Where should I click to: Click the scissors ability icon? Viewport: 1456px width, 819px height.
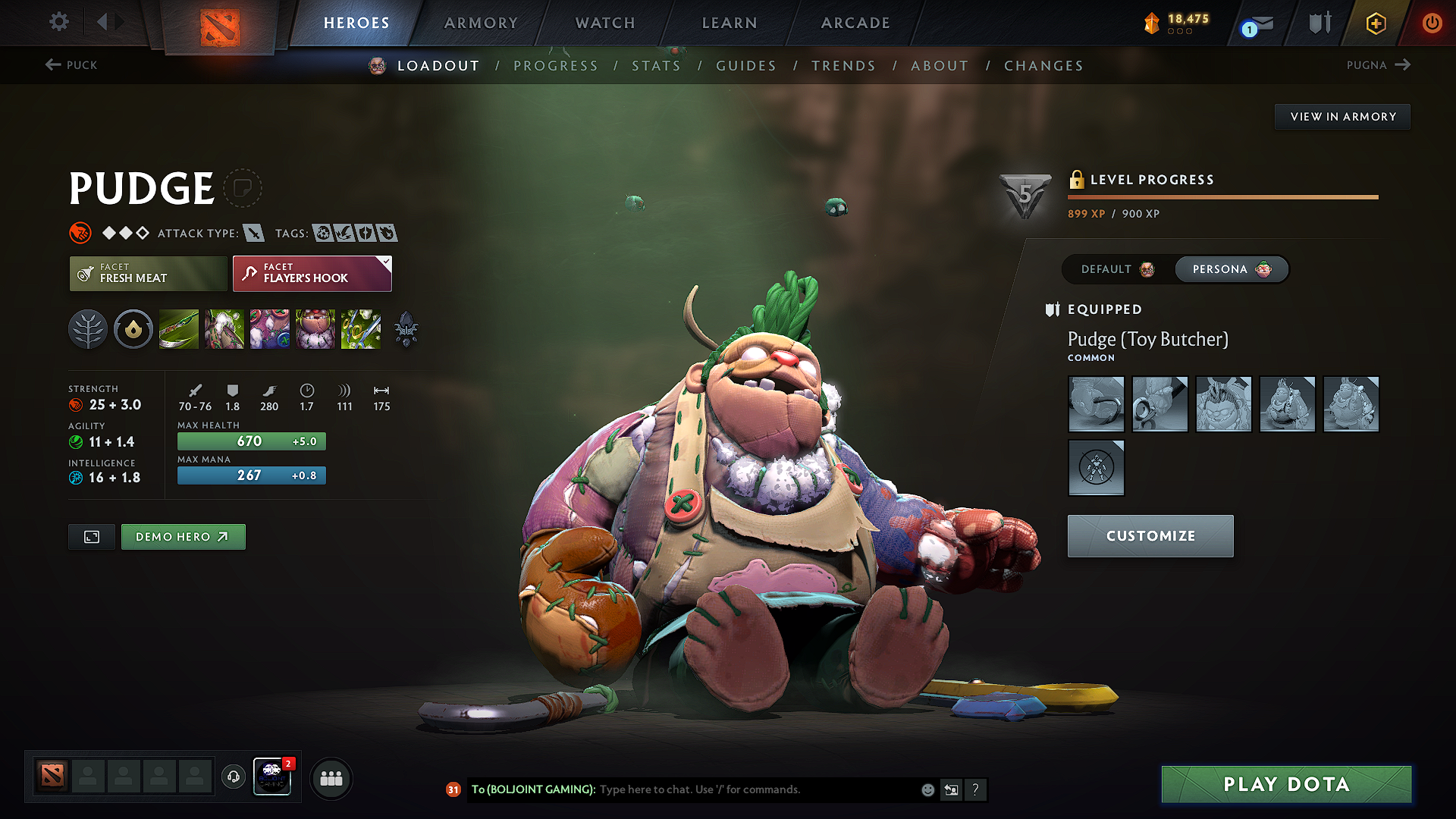(x=361, y=328)
